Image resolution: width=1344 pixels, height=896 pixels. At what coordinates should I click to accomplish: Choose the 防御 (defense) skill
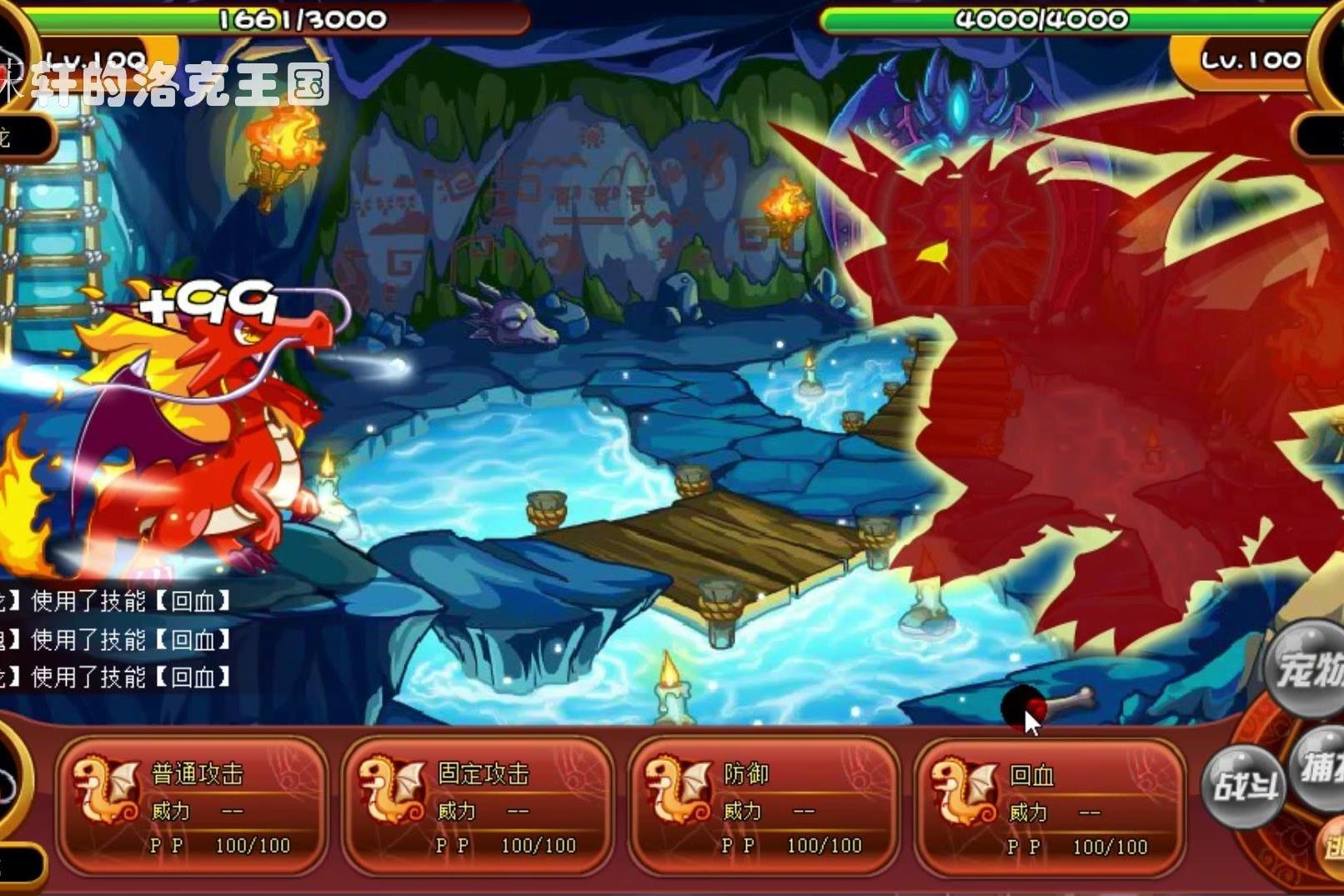pos(764,805)
